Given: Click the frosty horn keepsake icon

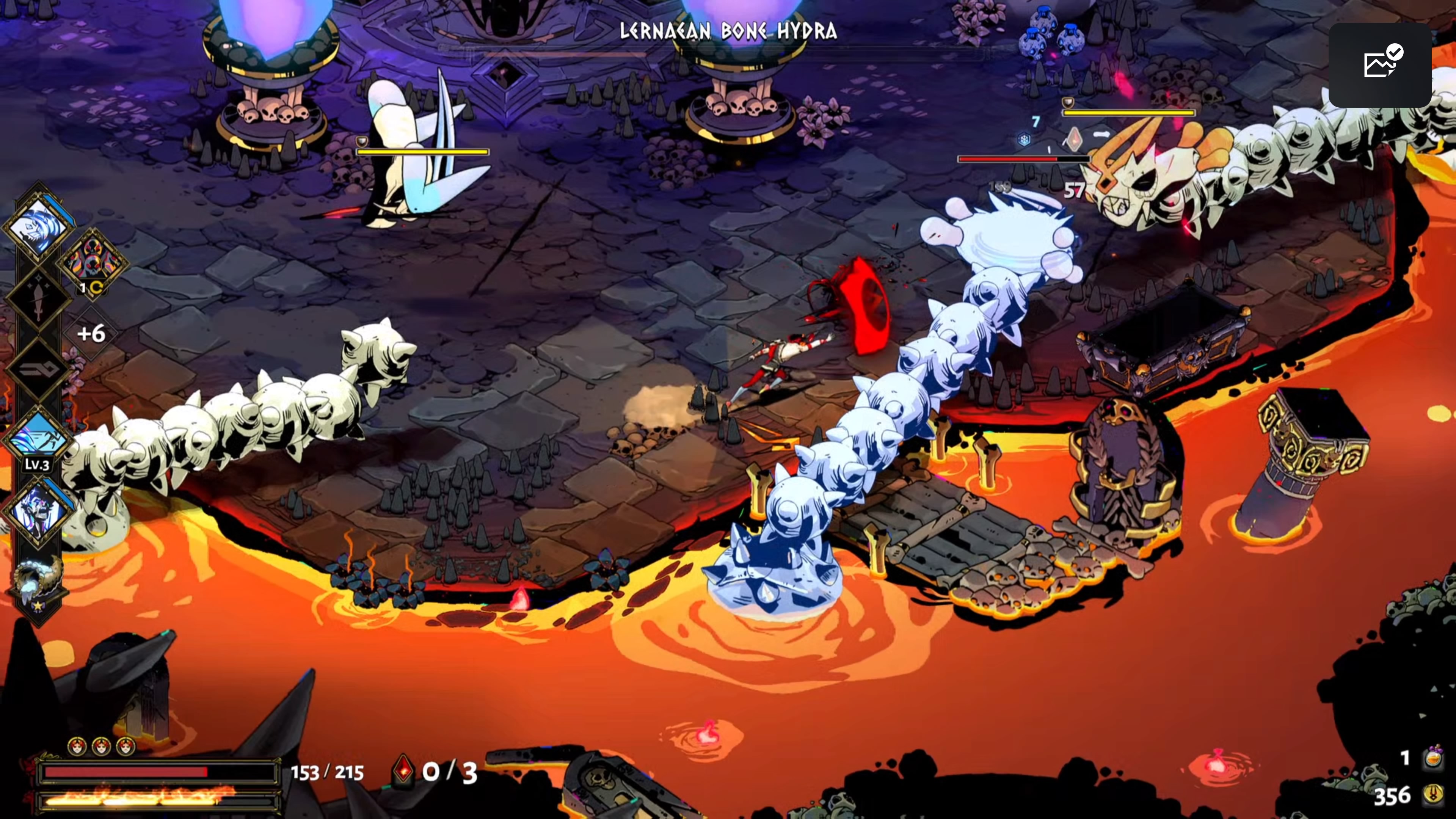Looking at the screenshot, I should (x=37, y=582).
